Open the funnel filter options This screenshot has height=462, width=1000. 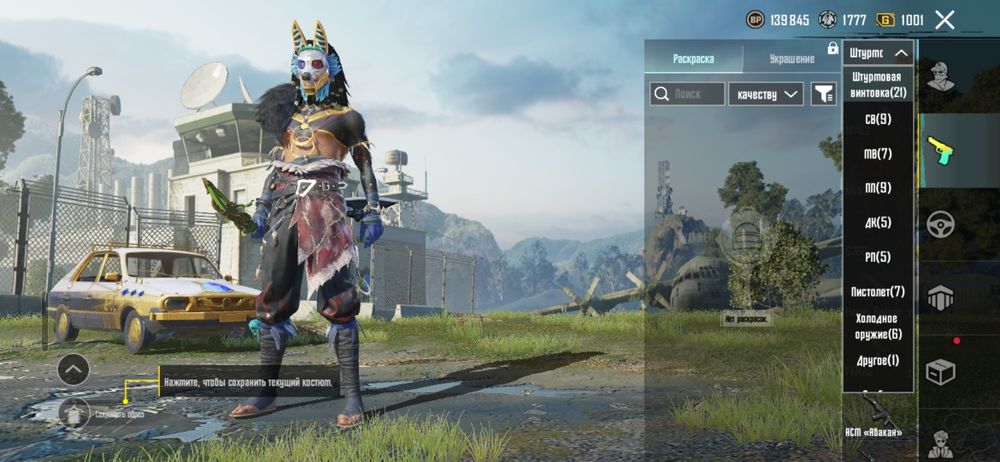coord(823,94)
